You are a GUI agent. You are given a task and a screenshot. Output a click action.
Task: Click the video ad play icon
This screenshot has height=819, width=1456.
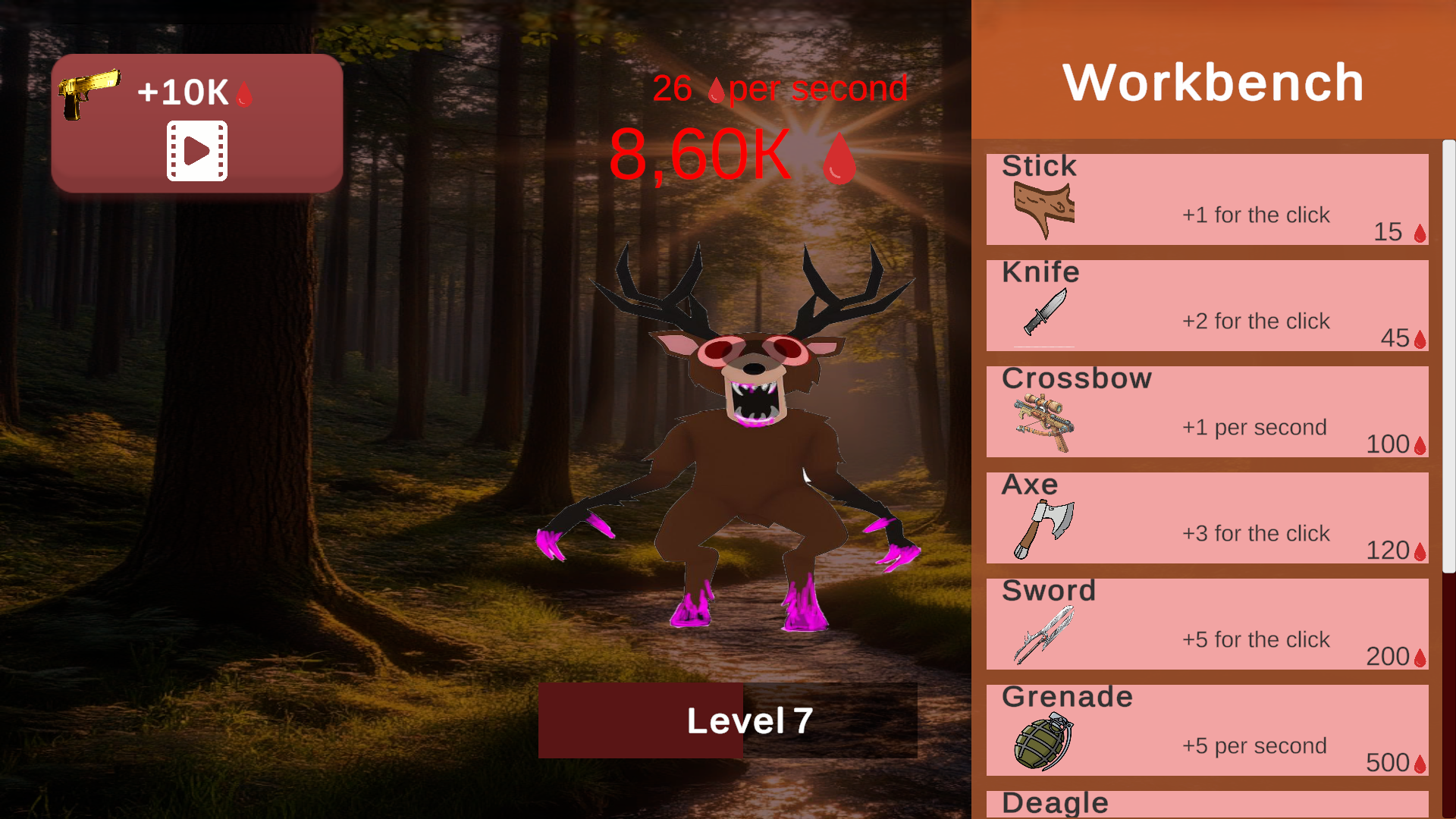click(196, 149)
